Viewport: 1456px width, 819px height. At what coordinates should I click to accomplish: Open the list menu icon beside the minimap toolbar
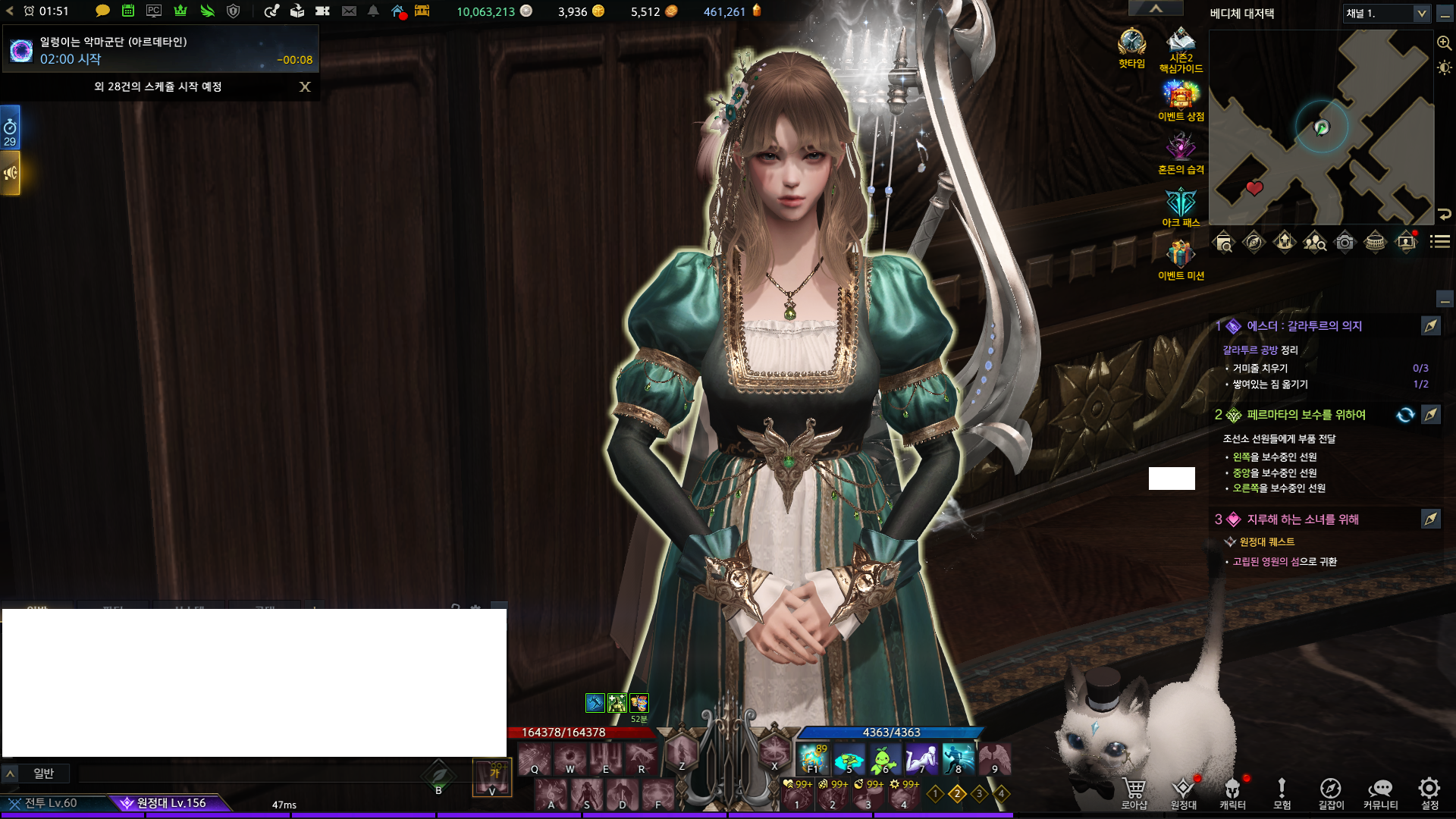coord(1440,242)
